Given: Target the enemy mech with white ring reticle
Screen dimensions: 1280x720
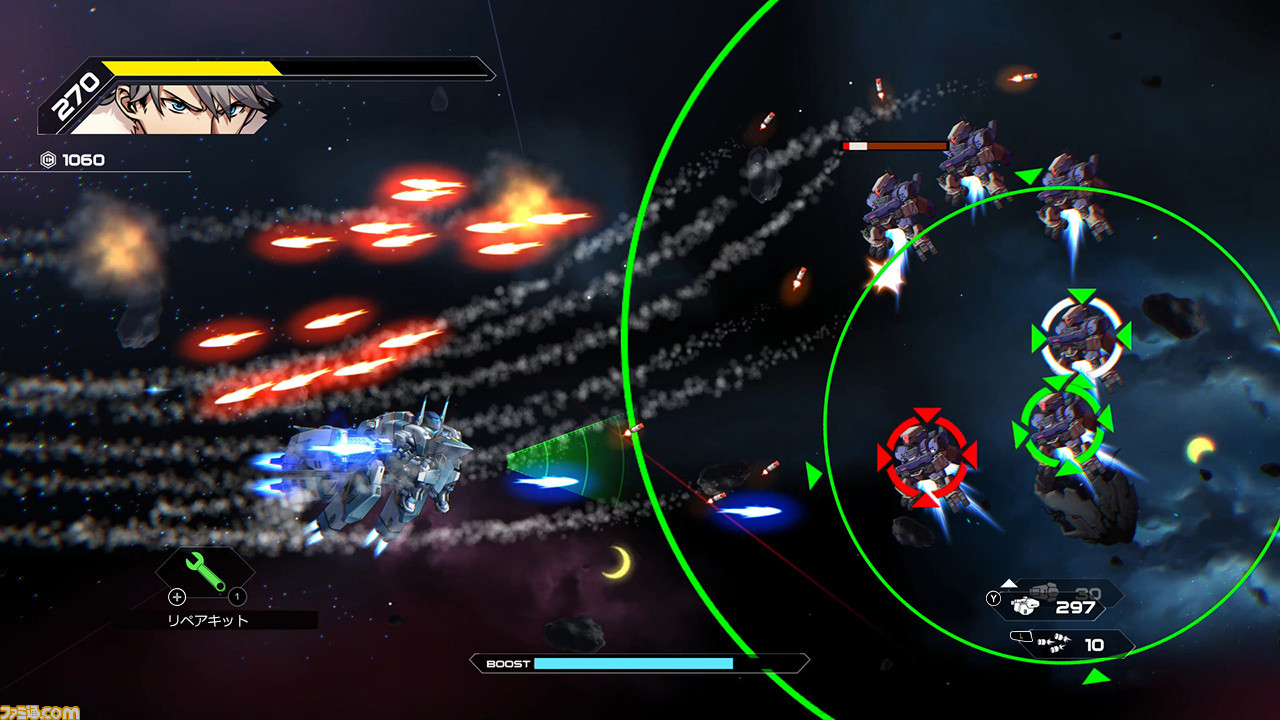Looking at the screenshot, I should (x=1081, y=336).
